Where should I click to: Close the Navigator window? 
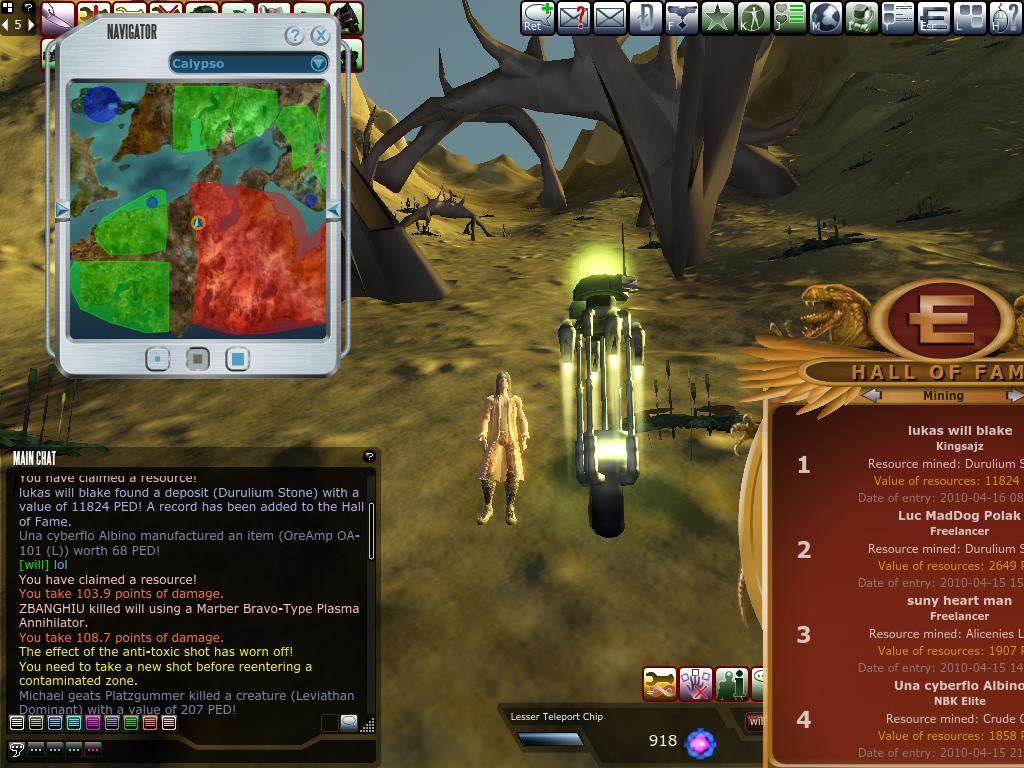point(320,36)
